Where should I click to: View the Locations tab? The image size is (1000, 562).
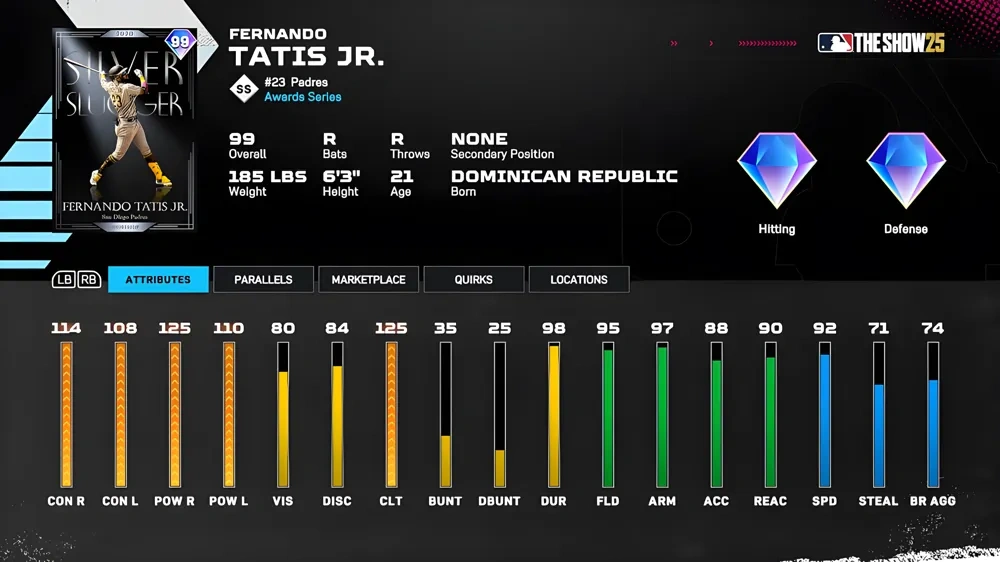tap(578, 280)
